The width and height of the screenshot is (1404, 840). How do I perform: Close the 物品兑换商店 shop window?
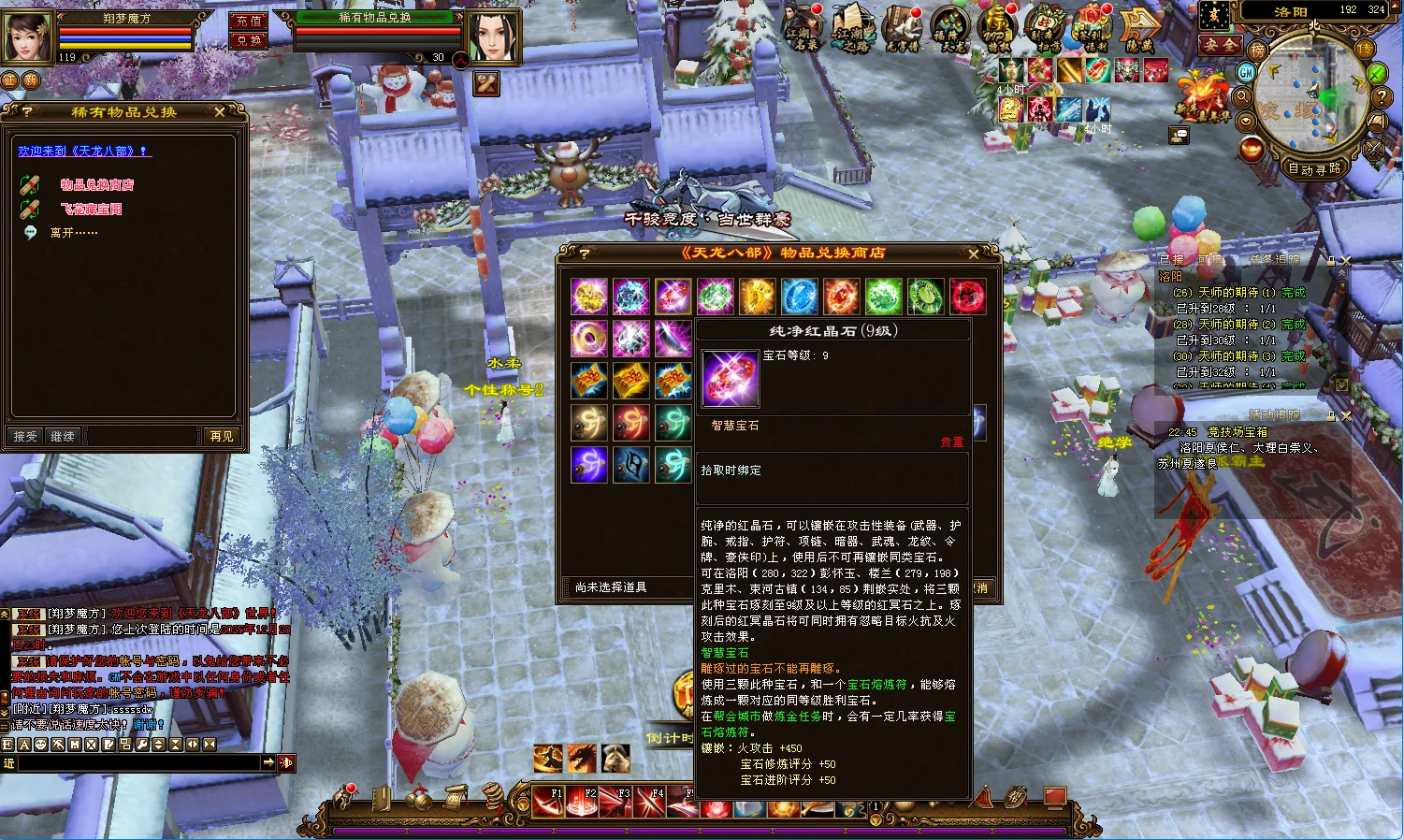click(974, 253)
